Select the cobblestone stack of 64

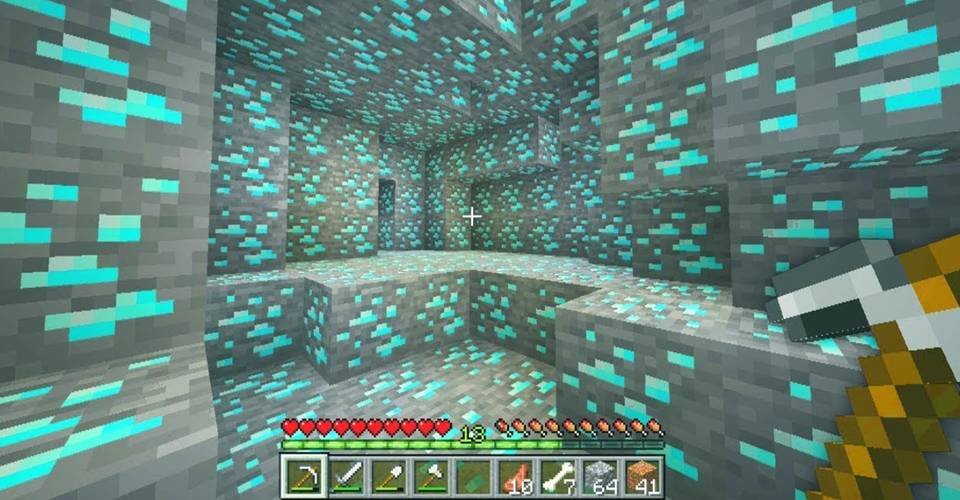pos(602,476)
